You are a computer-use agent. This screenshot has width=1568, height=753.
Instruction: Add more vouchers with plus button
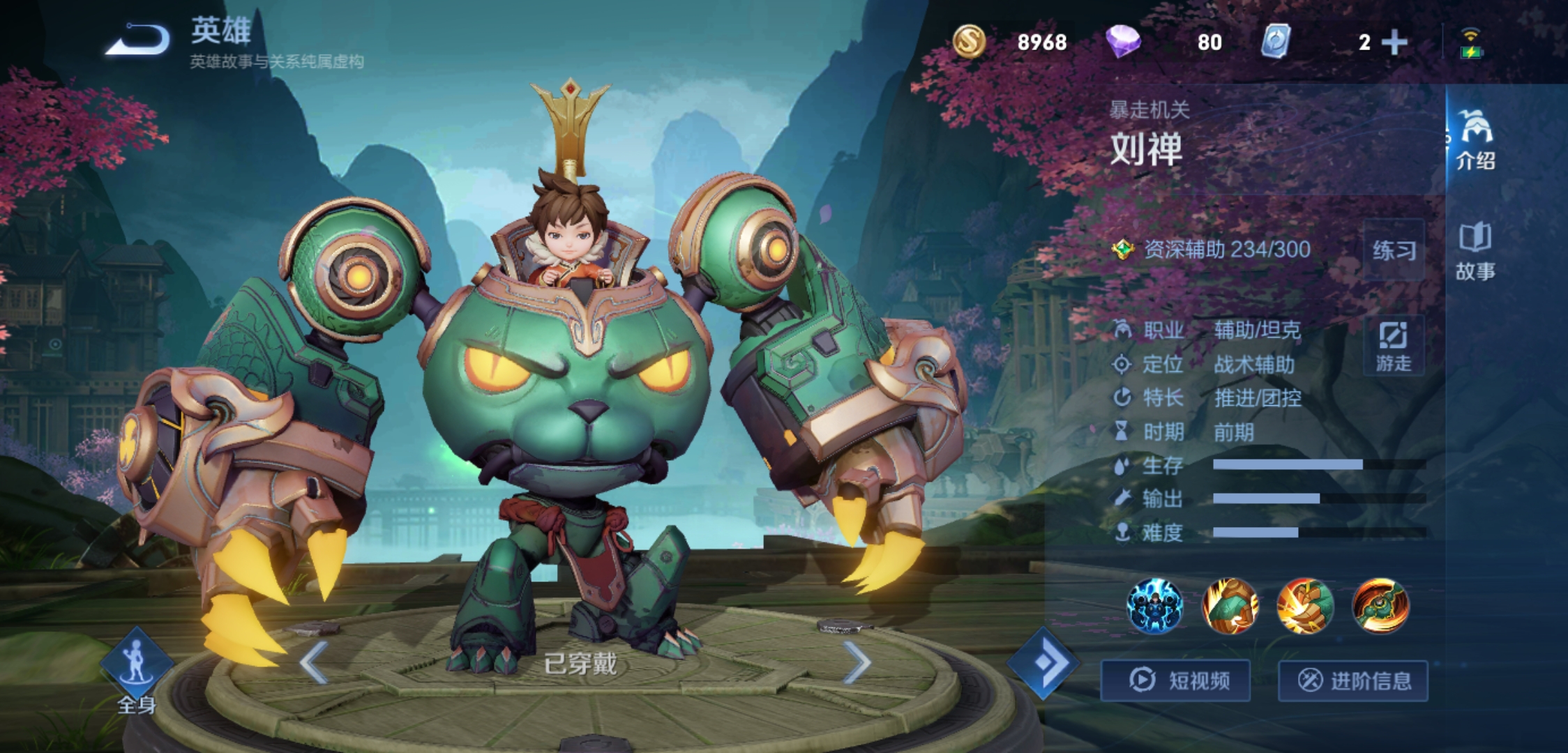1394,43
